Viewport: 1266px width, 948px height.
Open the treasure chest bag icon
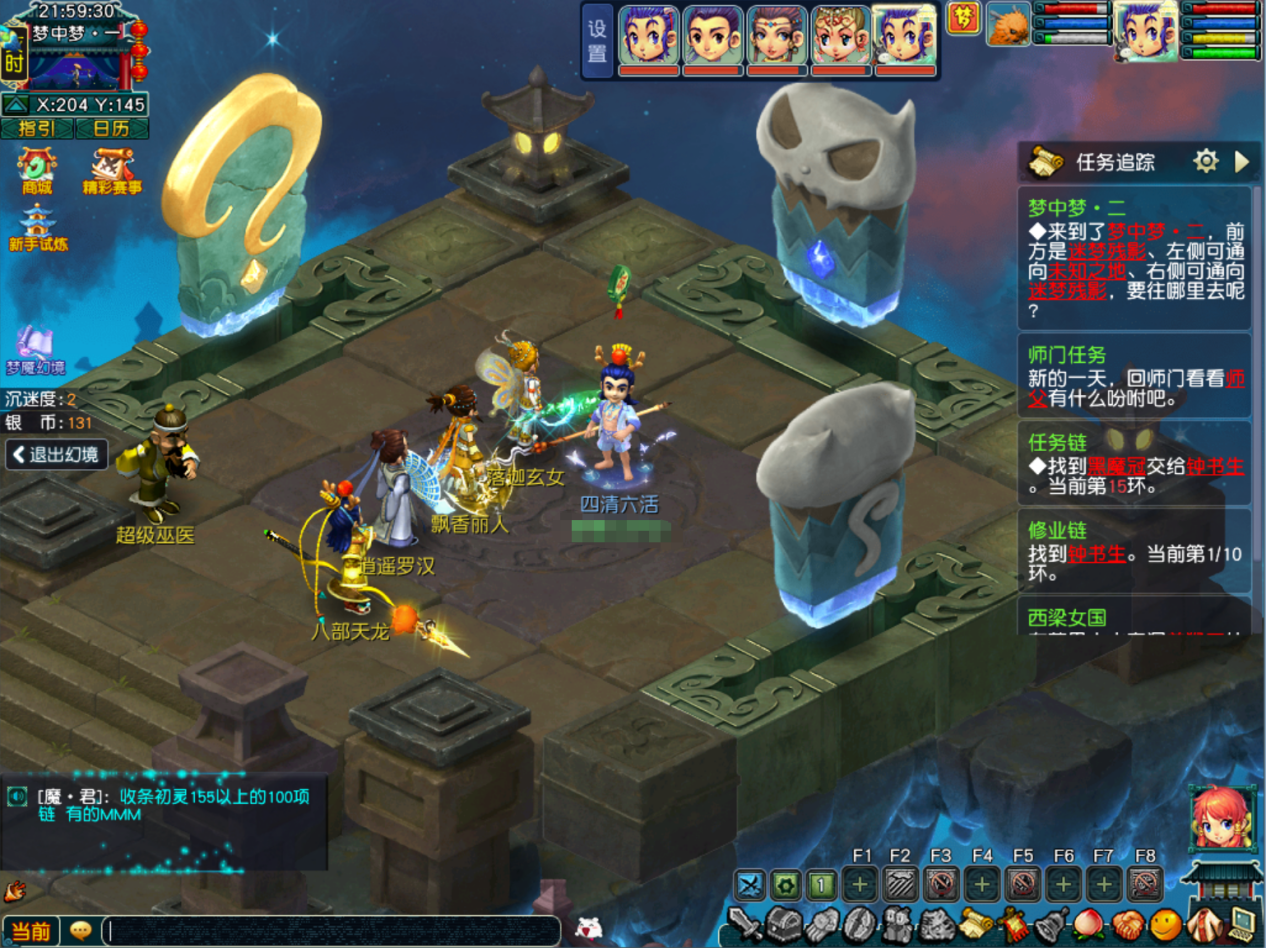click(x=783, y=922)
